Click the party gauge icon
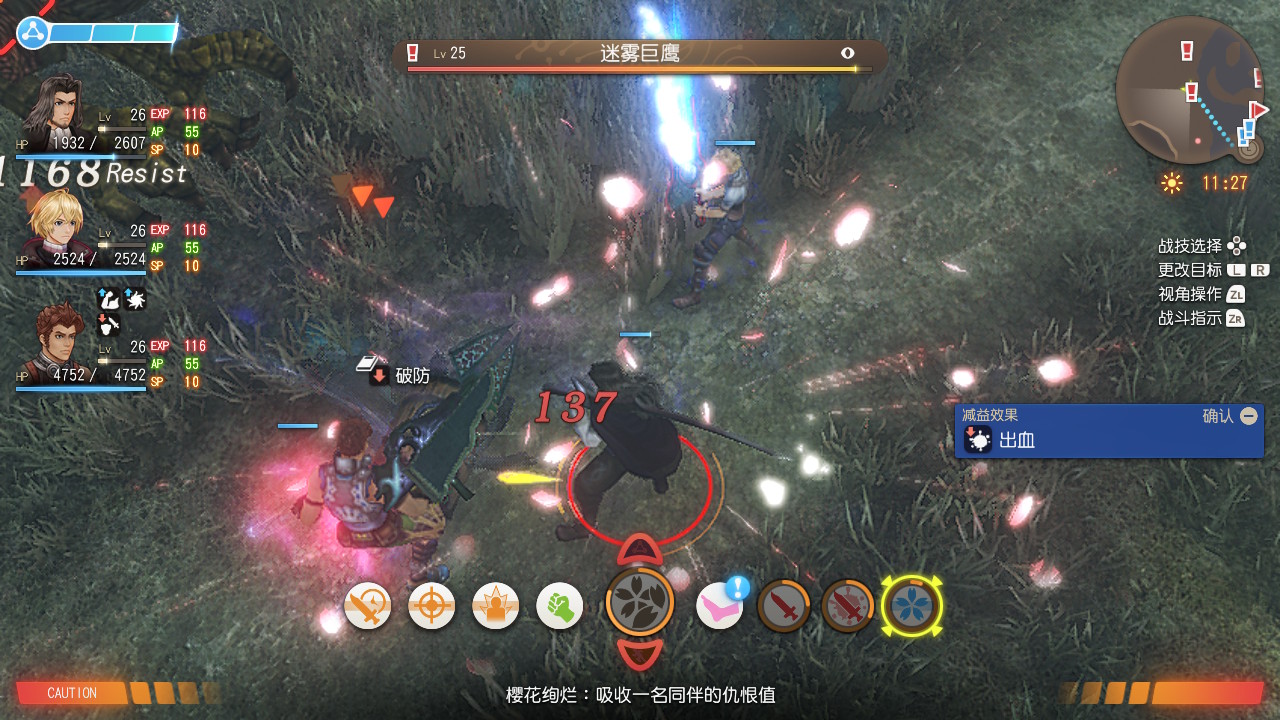The width and height of the screenshot is (1280, 720). (33, 33)
